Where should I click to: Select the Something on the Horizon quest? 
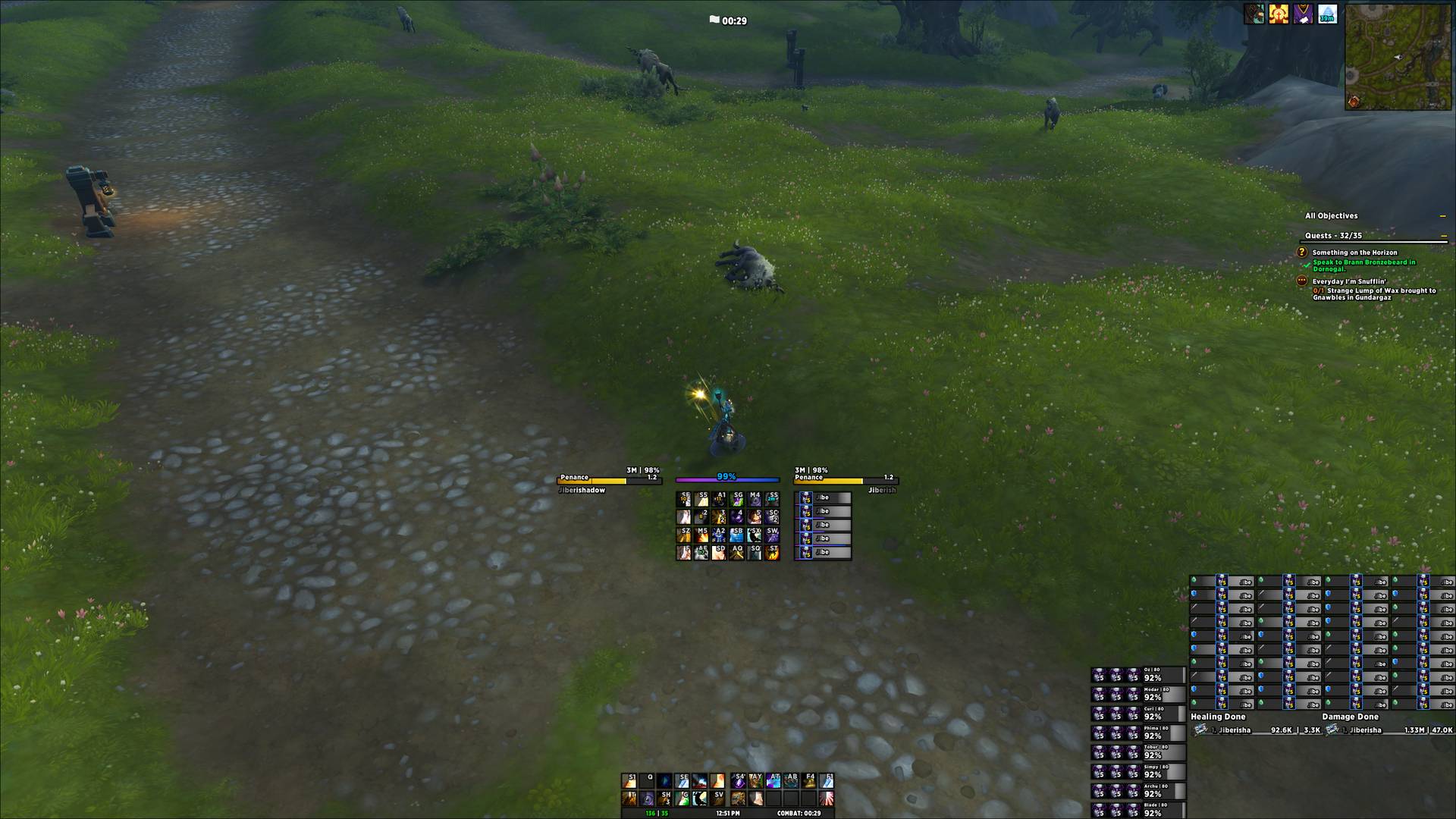point(1354,253)
